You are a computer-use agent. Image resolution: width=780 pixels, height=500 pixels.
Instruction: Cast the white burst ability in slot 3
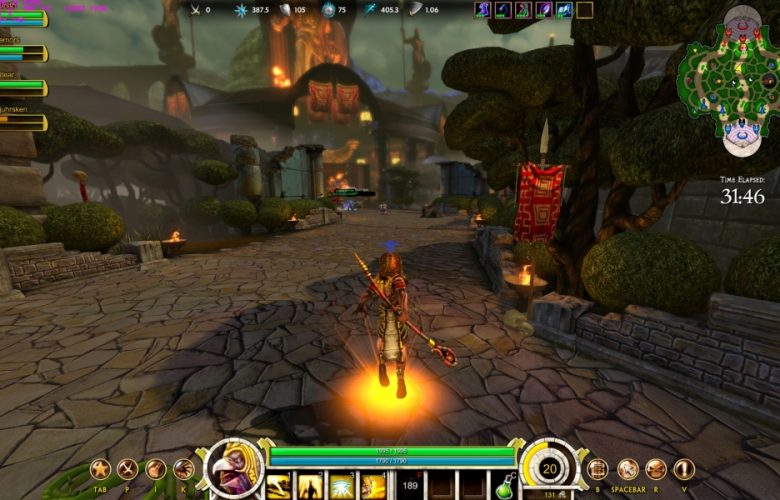click(x=342, y=486)
